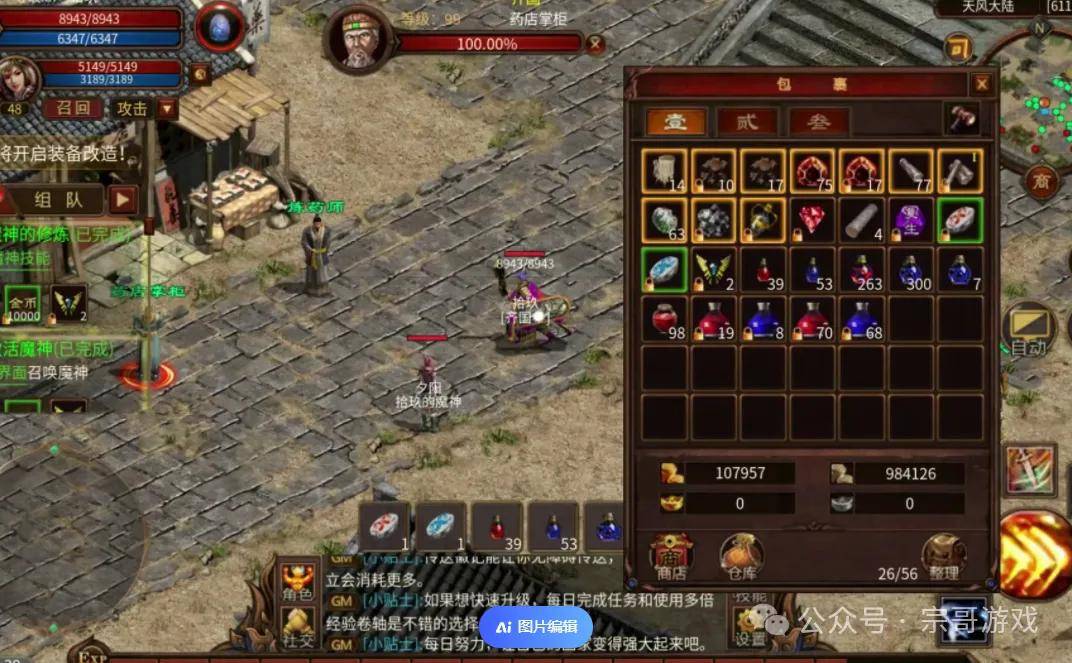Screen dimensions: 1072x663
Task: Select the red potion stack of 263
Action: point(861,270)
